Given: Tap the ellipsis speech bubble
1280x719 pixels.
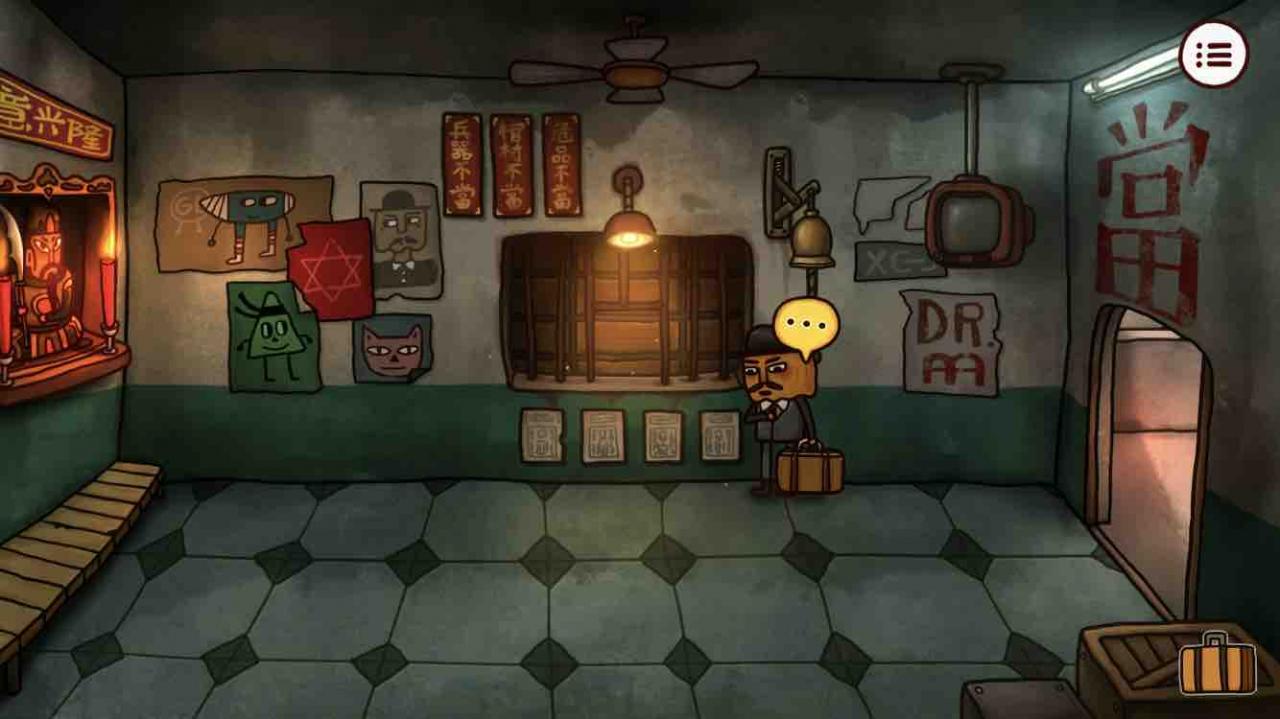Looking at the screenshot, I should pyautogui.click(x=804, y=325).
